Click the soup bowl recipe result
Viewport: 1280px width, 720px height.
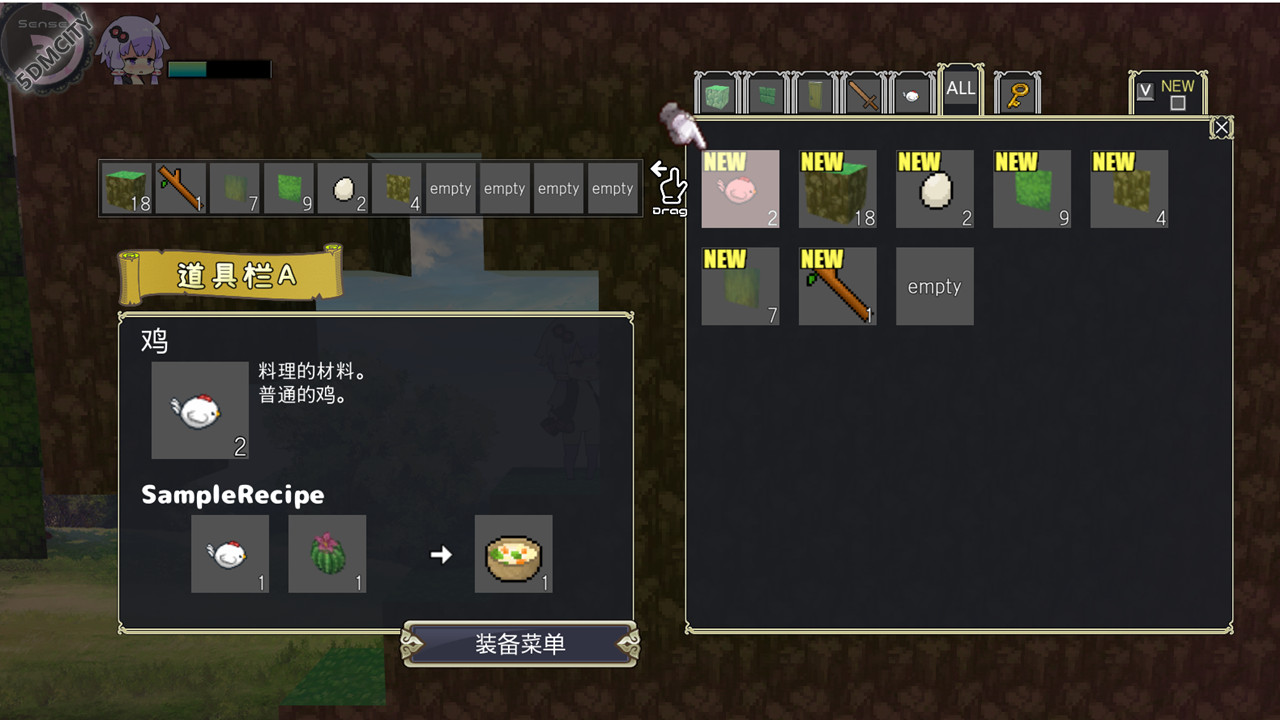point(513,554)
